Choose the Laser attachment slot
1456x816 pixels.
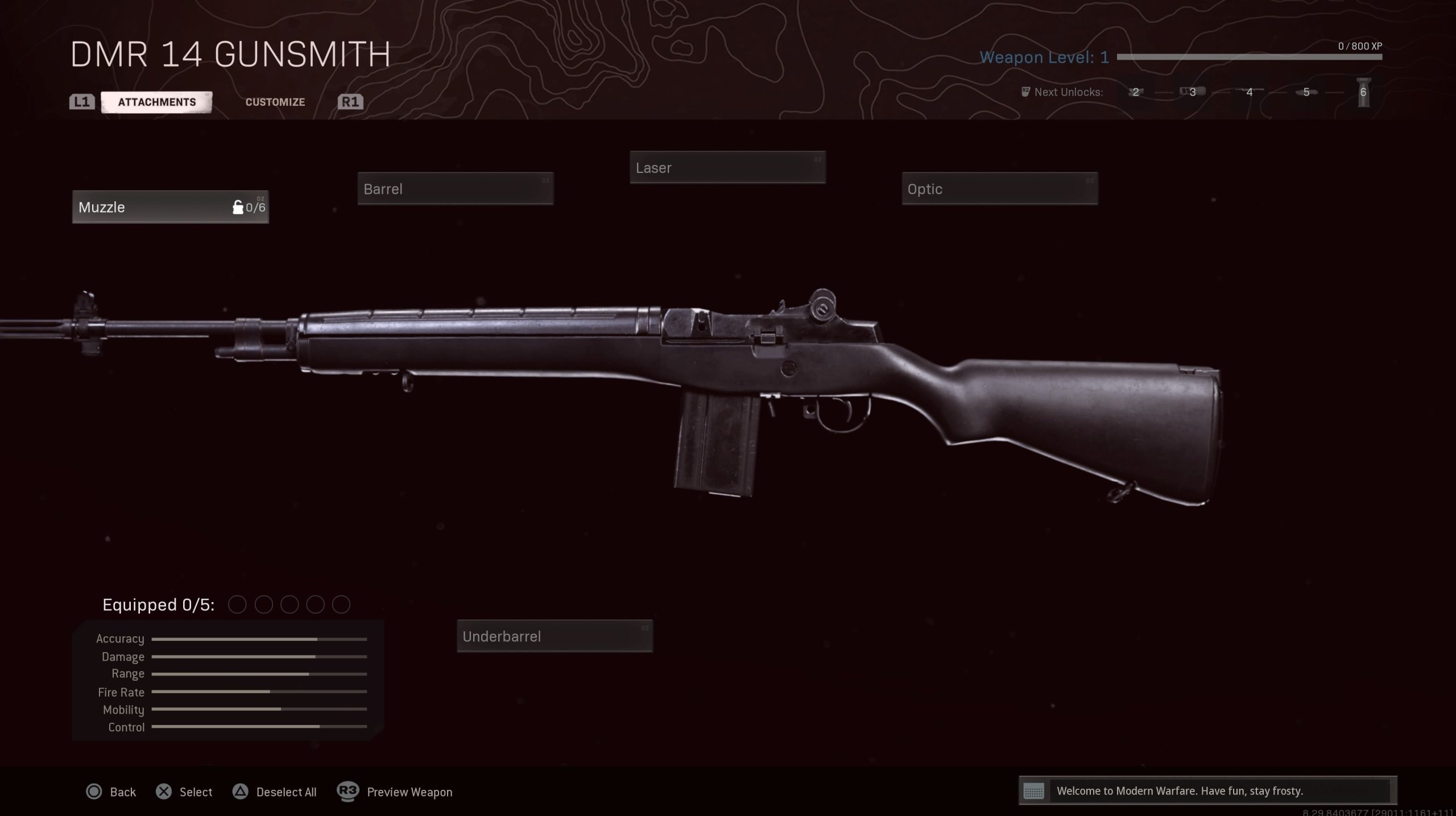(x=727, y=168)
